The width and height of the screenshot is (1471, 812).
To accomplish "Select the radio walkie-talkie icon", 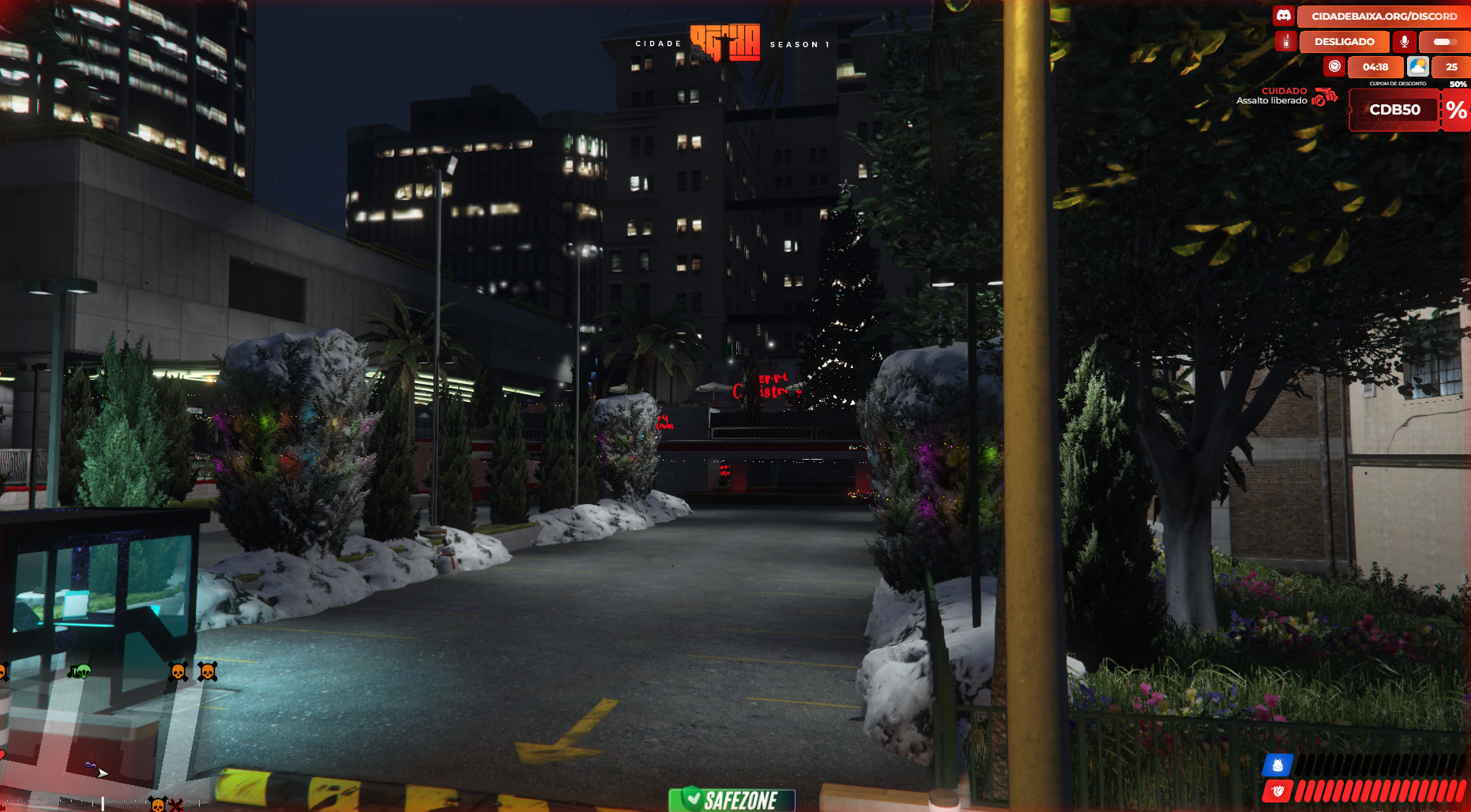I will [x=1285, y=41].
